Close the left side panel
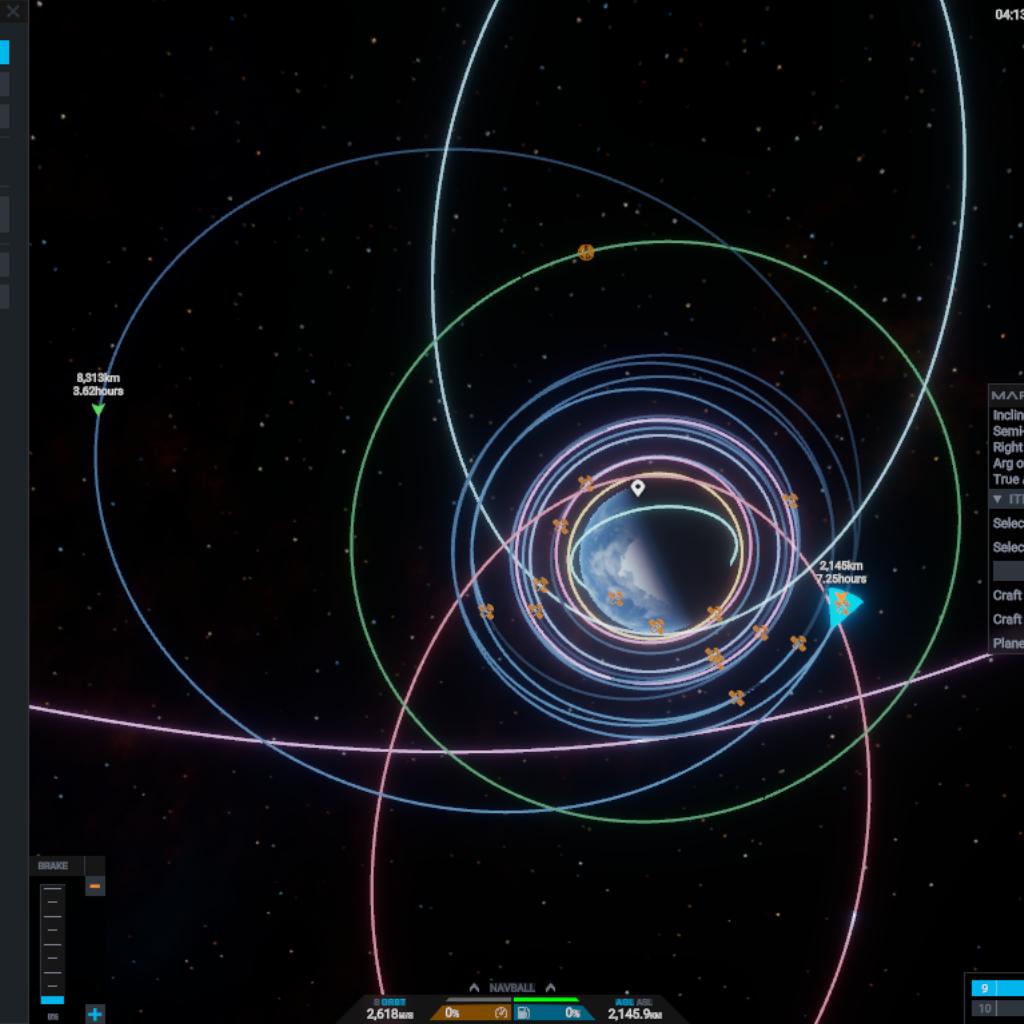This screenshot has width=1024, height=1024. tap(13, 12)
